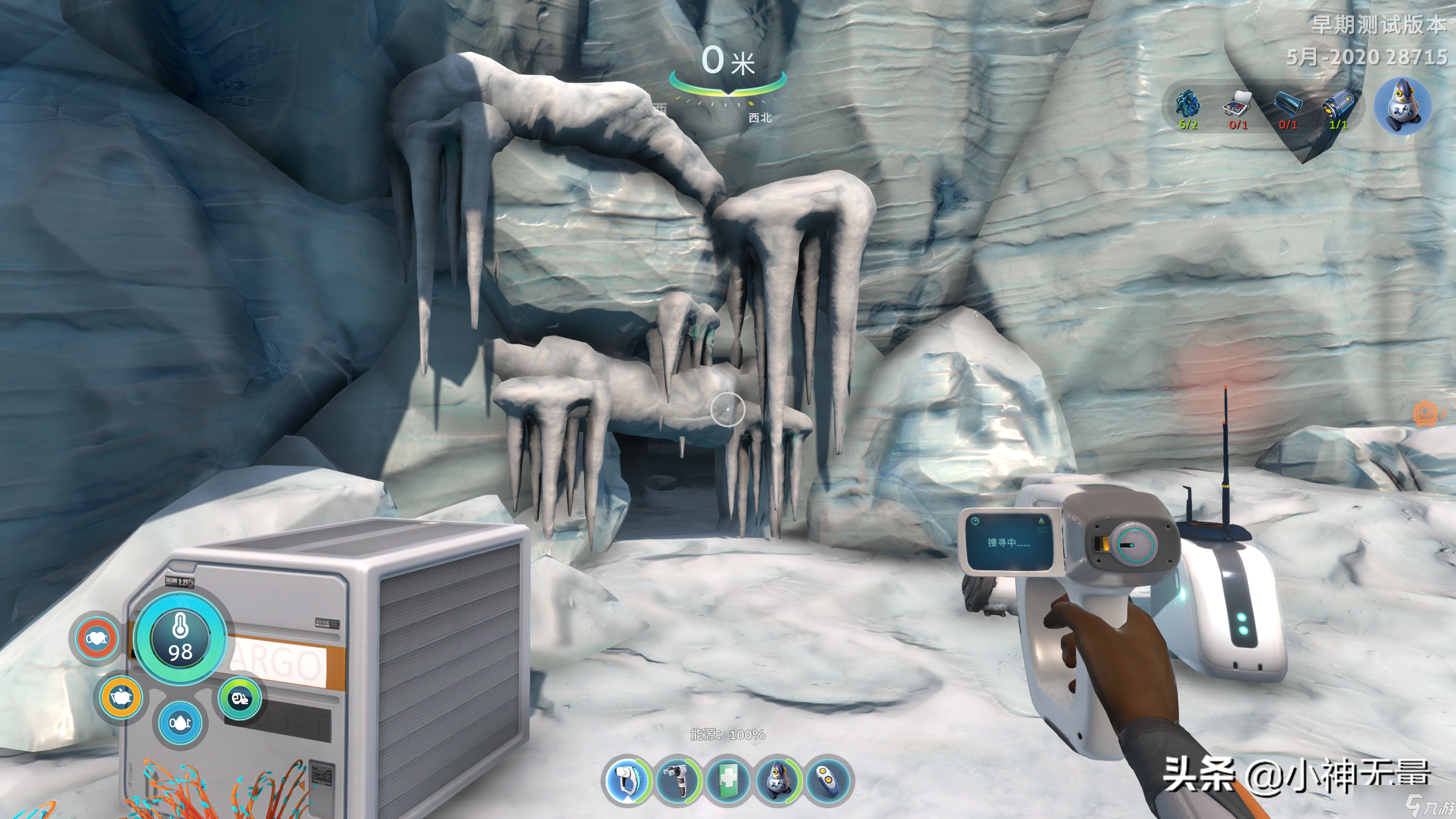
Task: Click the blue crystal ore ingredient icon
Action: point(1188,105)
